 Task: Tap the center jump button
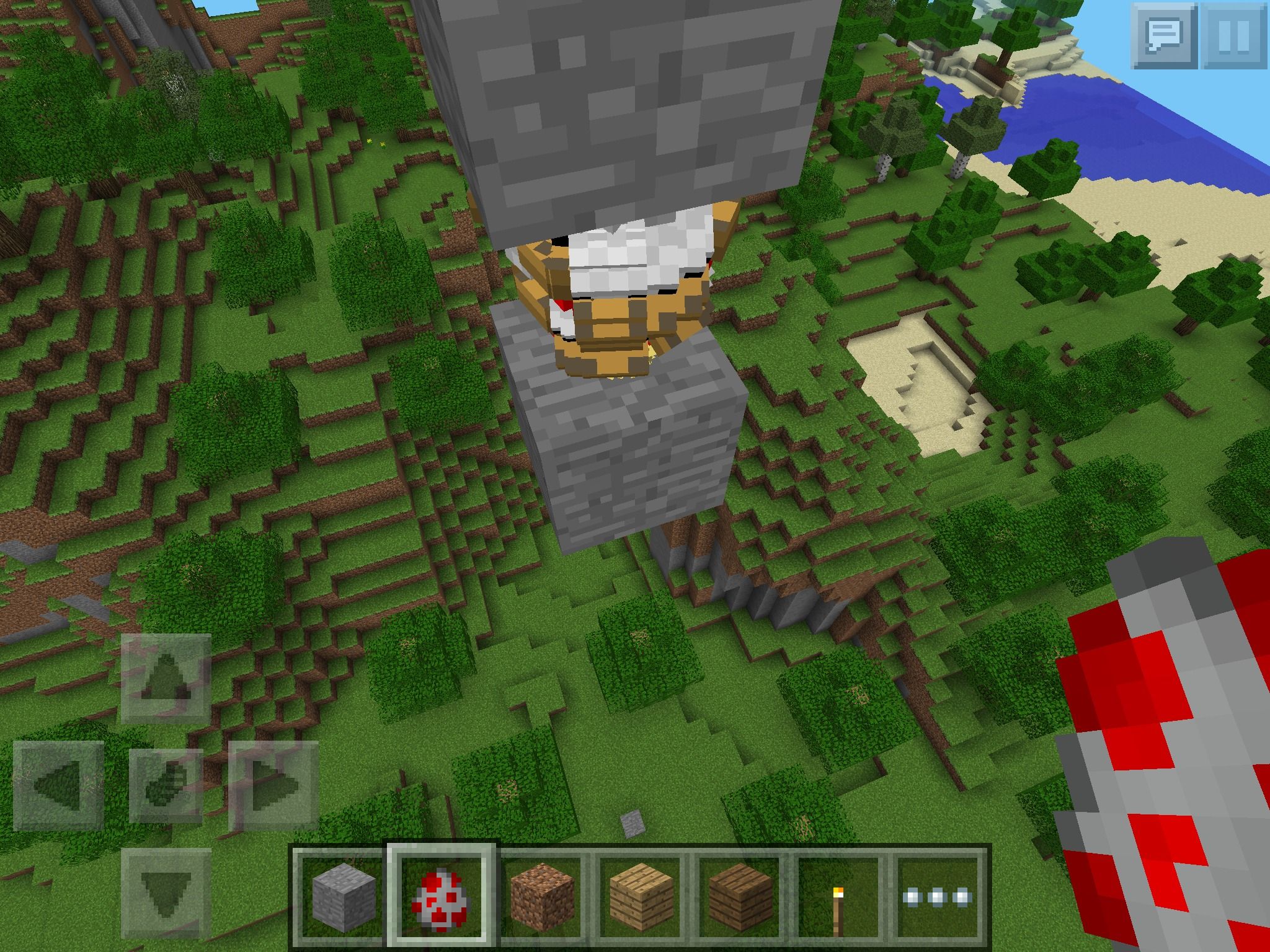coord(166,786)
